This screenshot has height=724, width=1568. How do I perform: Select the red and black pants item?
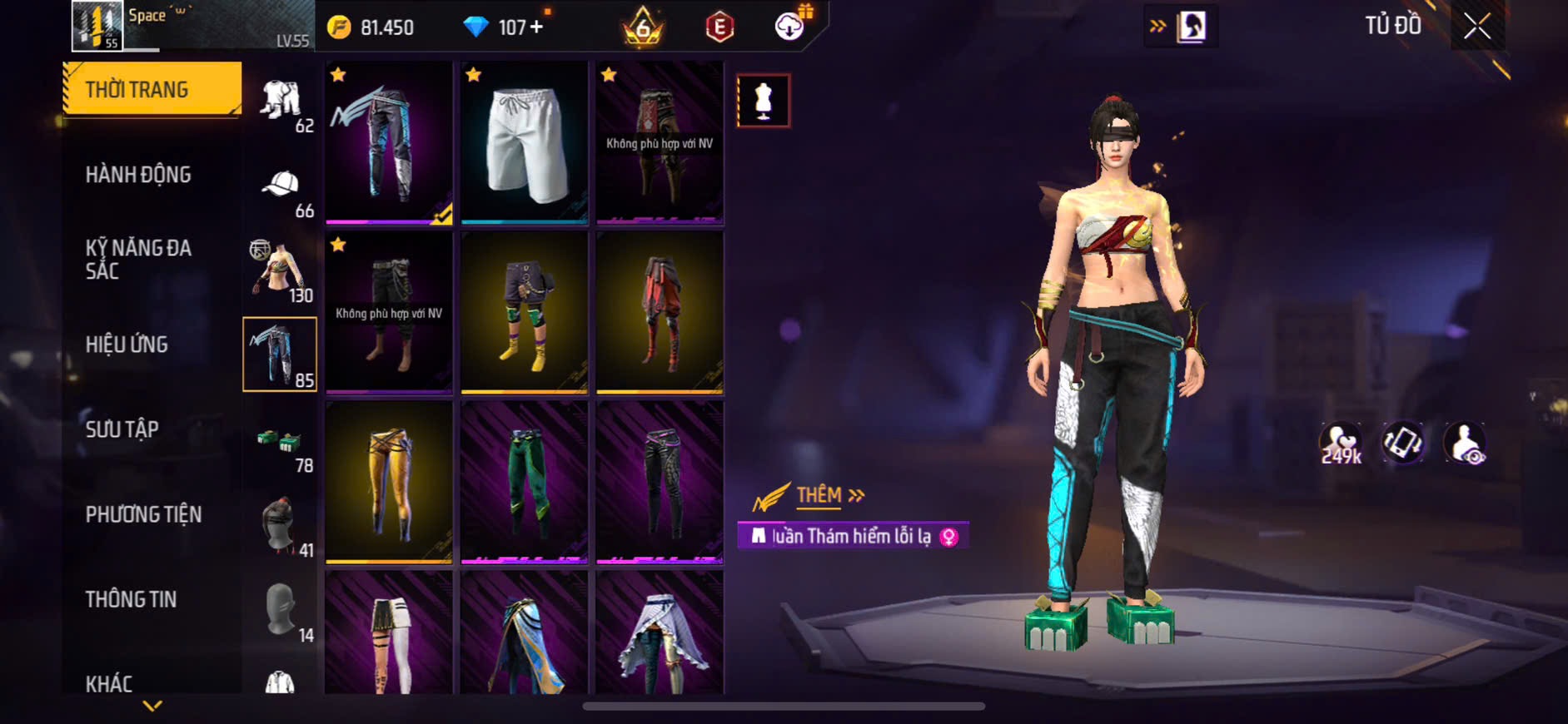[x=660, y=312]
